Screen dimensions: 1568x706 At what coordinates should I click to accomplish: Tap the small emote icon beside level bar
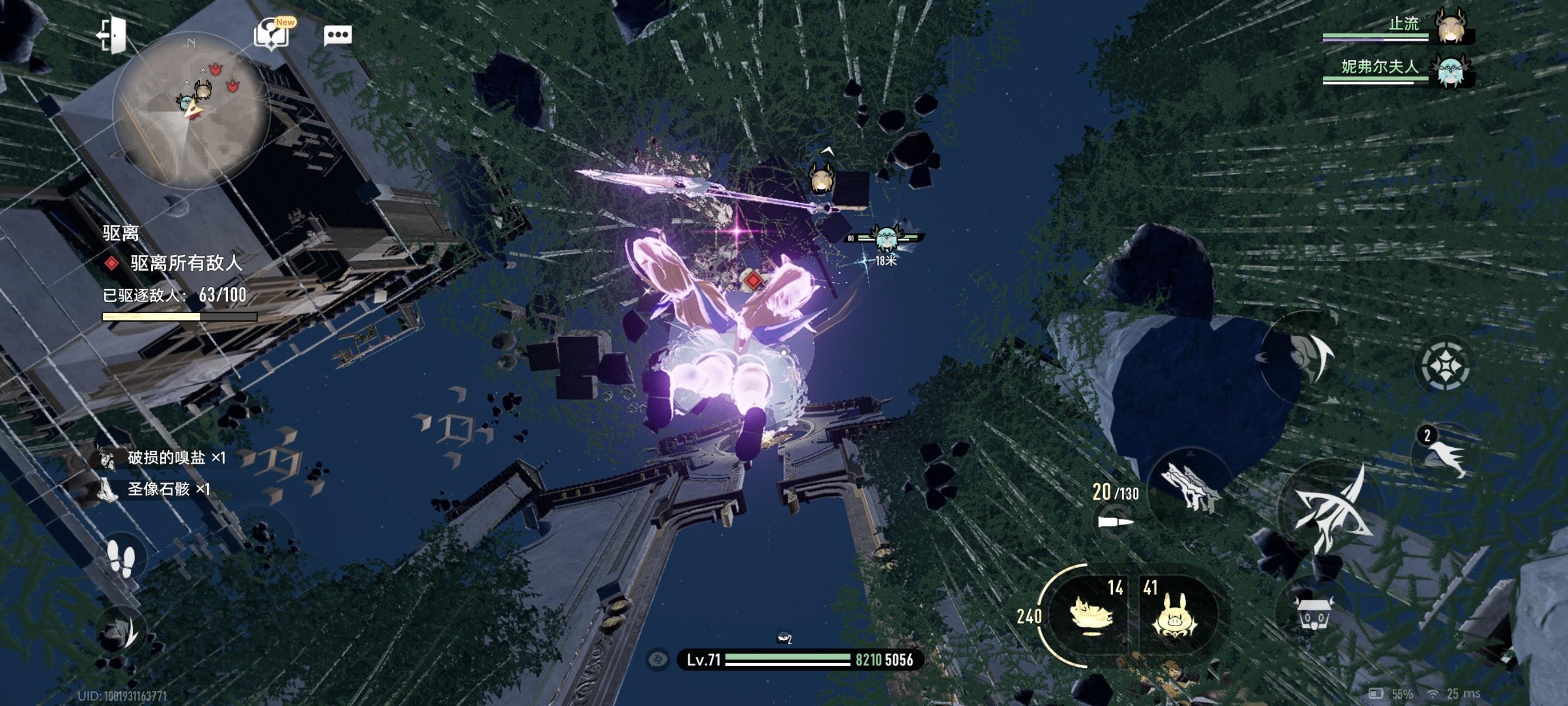tap(657, 659)
